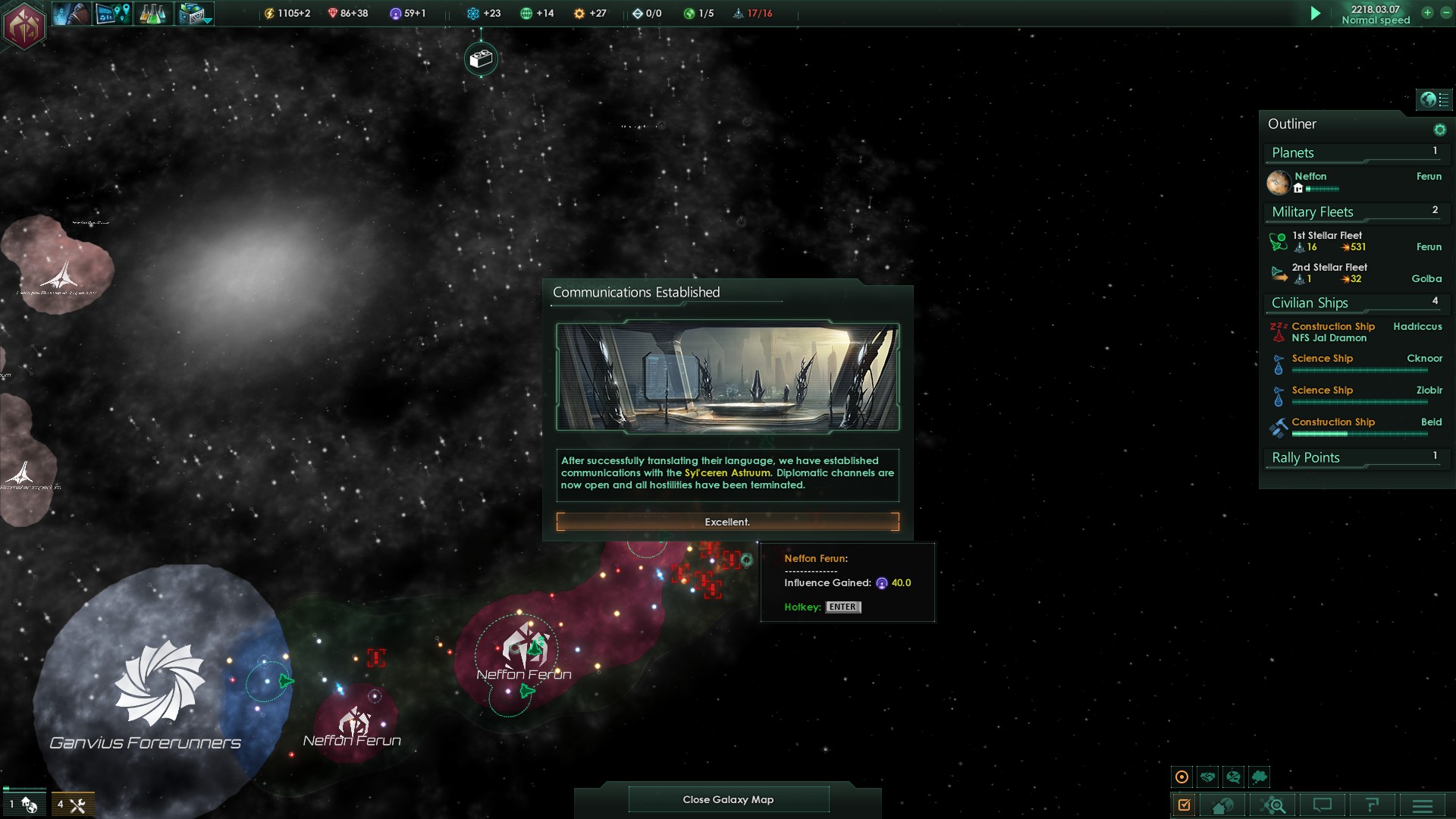Unpause the game with the play button
The height and width of the screenshot is (819, 1456).
pyautogui.click(x=1316, y=14)
